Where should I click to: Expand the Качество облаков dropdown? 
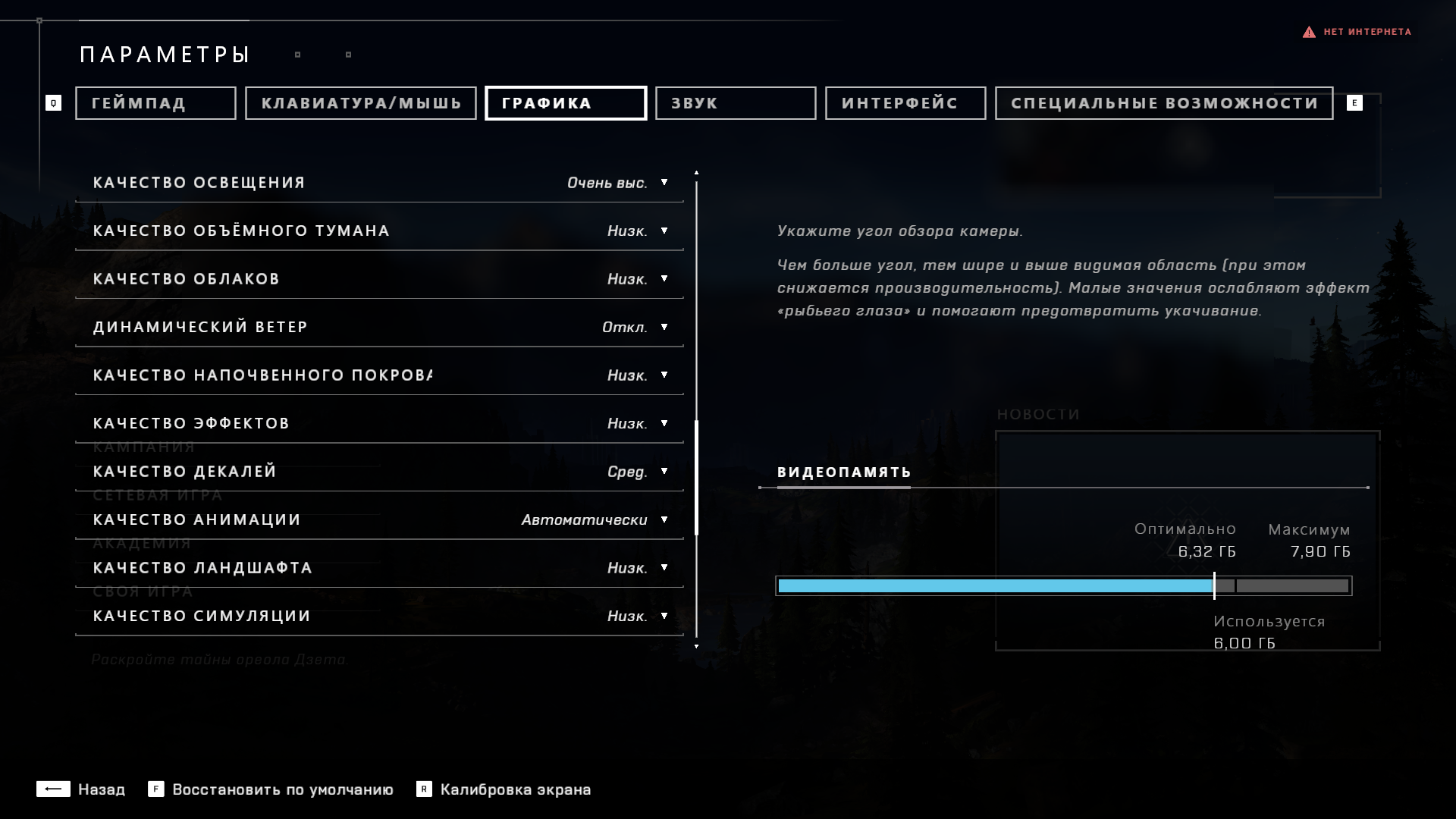pos(637,279)
